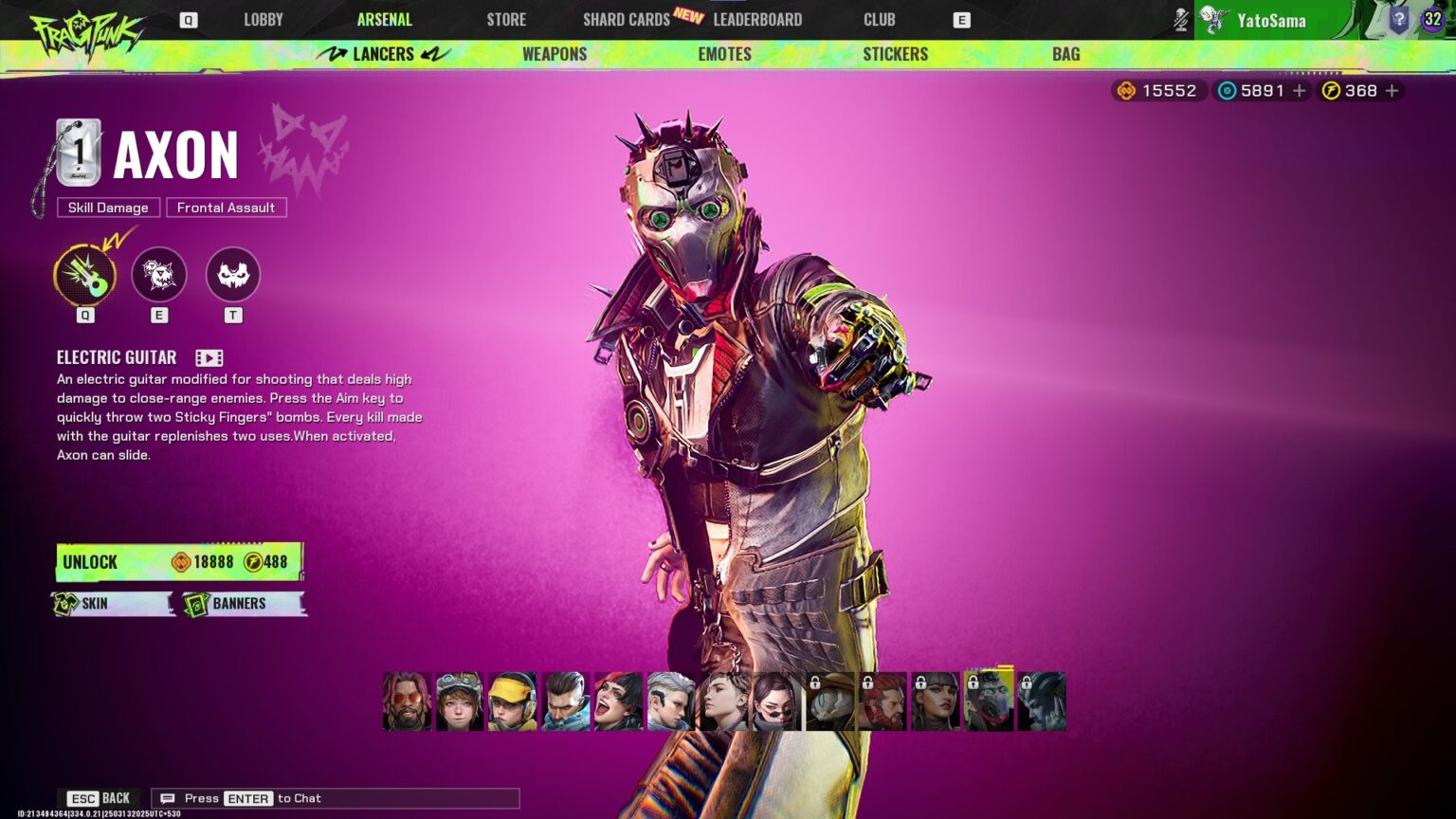1456x819 pixels.
Task: Switch to the Store tab
Action: tap(506, 19)
